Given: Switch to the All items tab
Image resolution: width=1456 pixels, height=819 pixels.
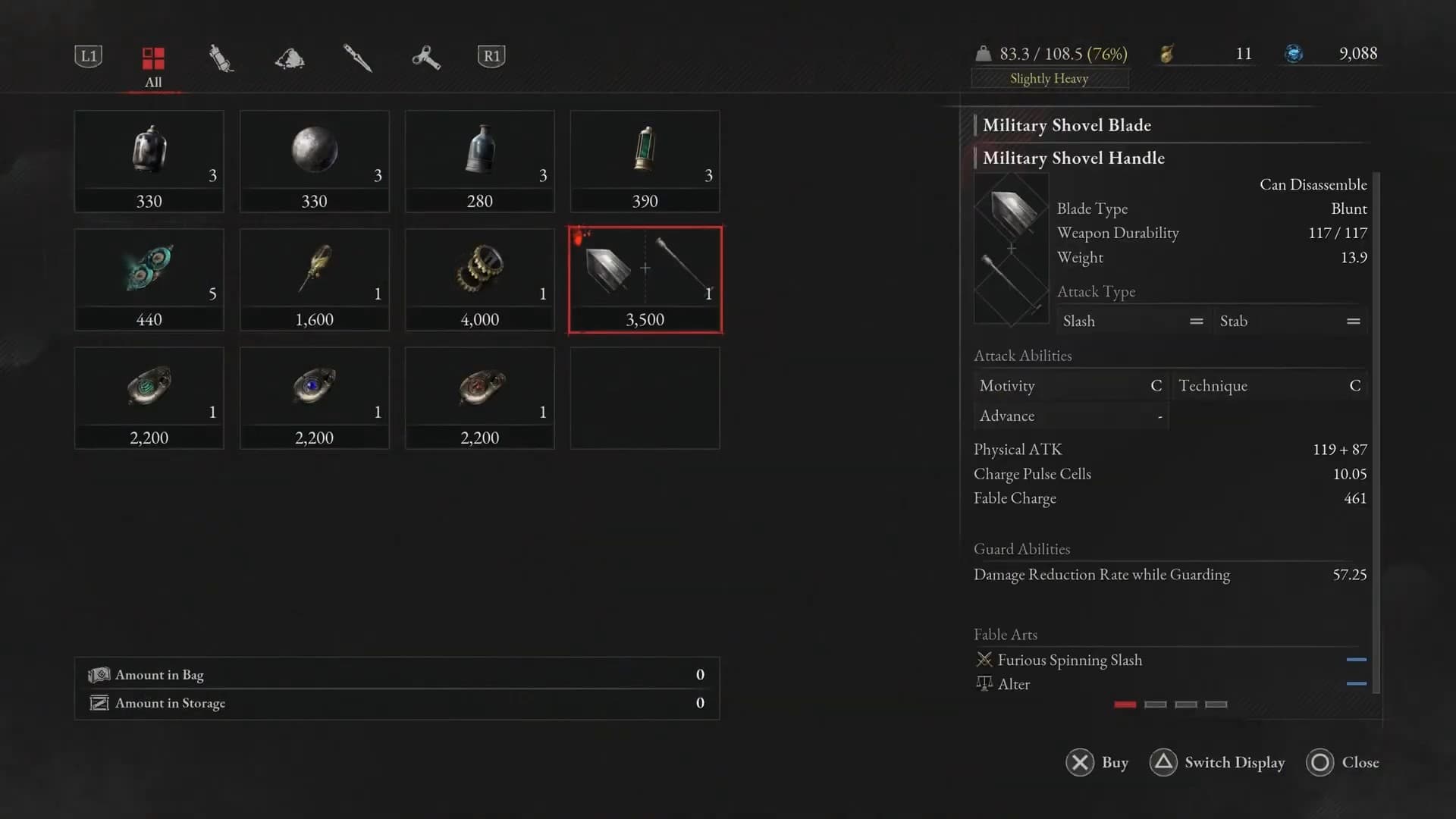Looking at the screenshot, I should 153,65.
